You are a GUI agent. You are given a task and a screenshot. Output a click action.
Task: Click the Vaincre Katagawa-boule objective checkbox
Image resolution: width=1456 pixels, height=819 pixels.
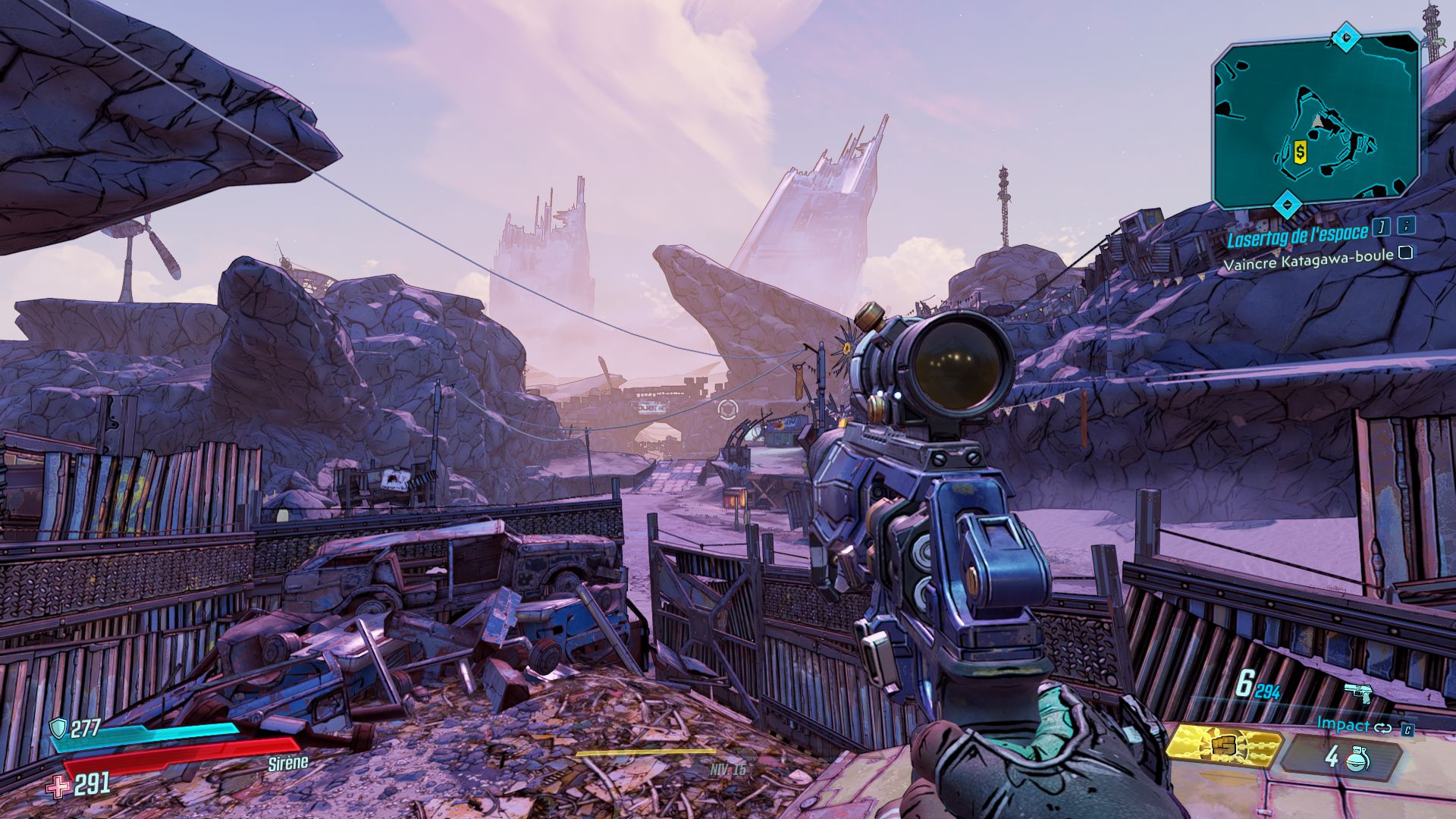point(1405,253)
